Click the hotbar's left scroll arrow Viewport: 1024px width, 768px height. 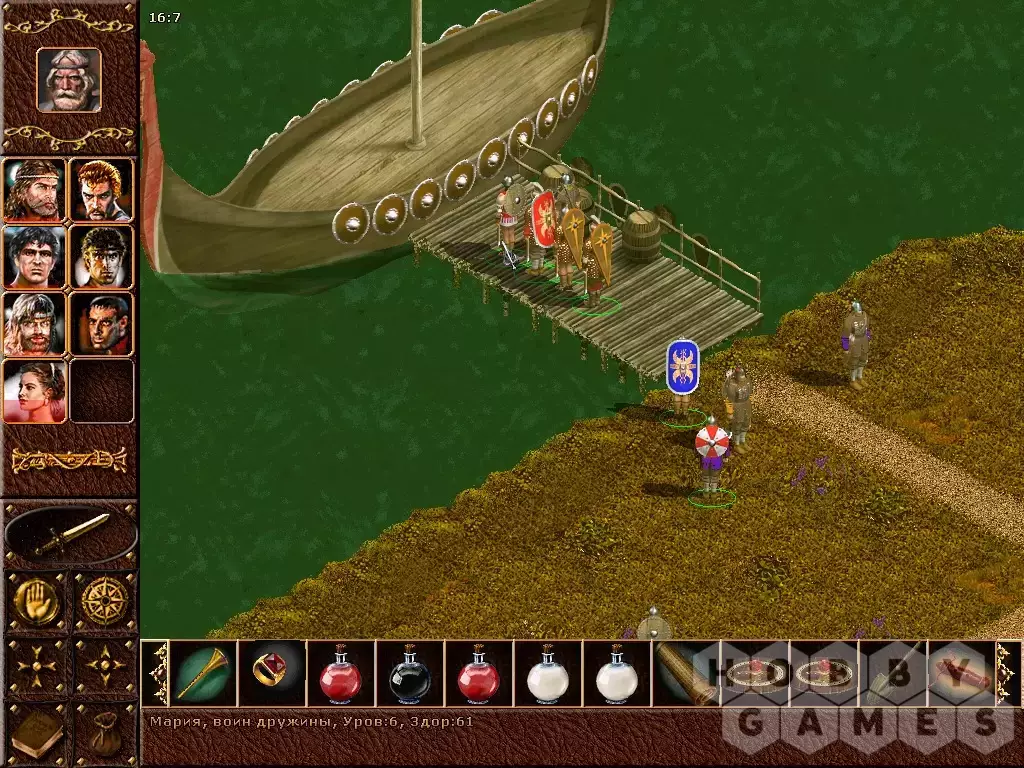point(157,674)
